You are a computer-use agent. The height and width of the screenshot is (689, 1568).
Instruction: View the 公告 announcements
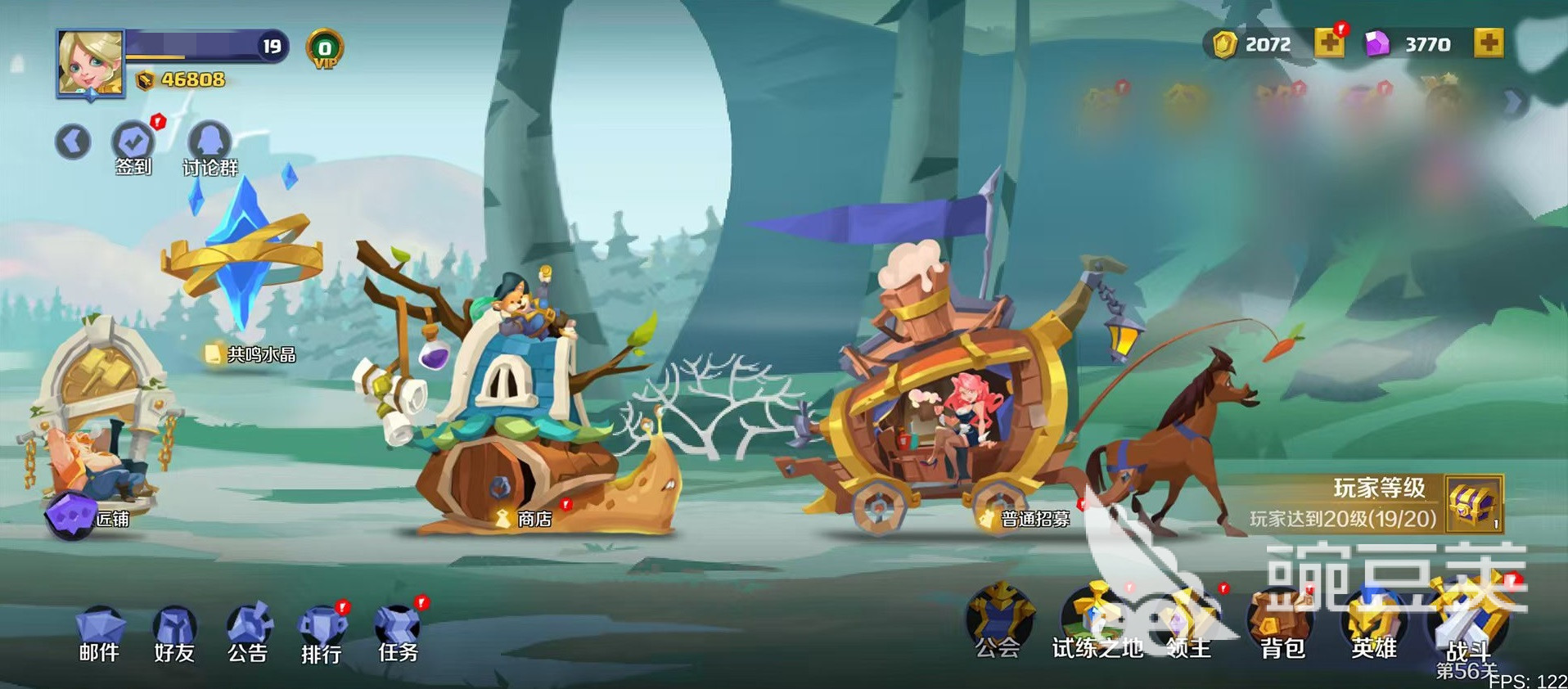[248, 634]
